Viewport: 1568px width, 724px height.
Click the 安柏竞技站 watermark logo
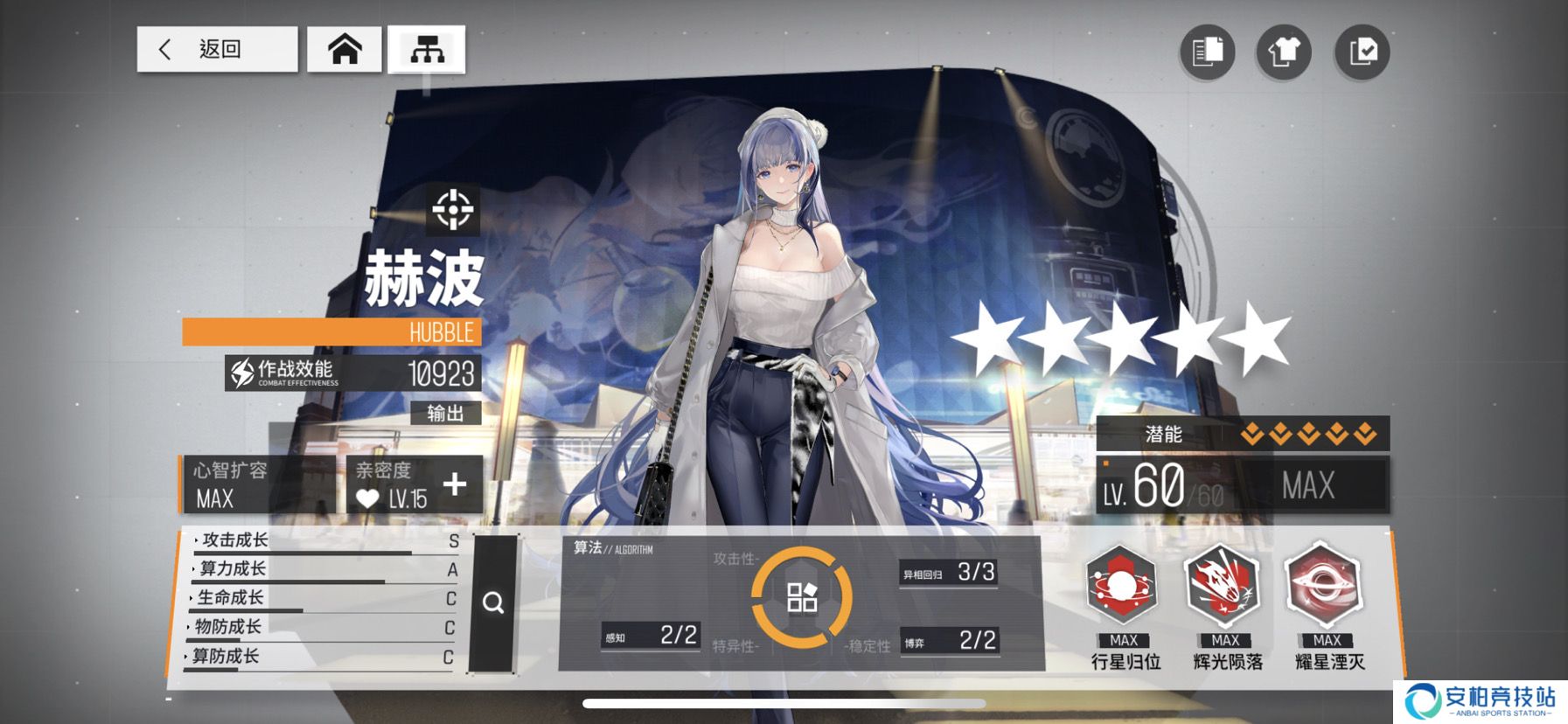[x=1480, y=701]
